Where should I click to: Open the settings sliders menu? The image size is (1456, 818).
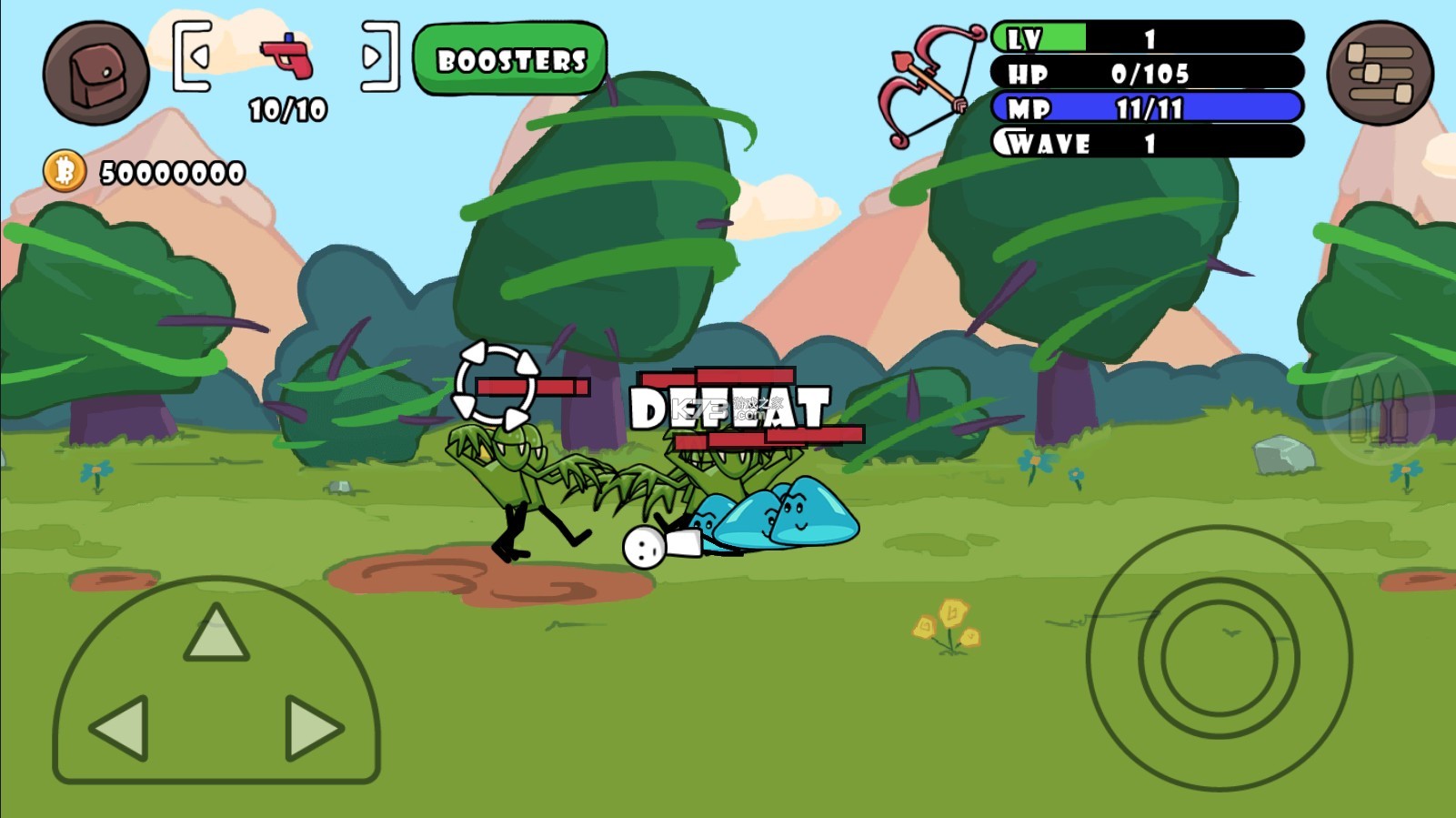(1379, 73)
